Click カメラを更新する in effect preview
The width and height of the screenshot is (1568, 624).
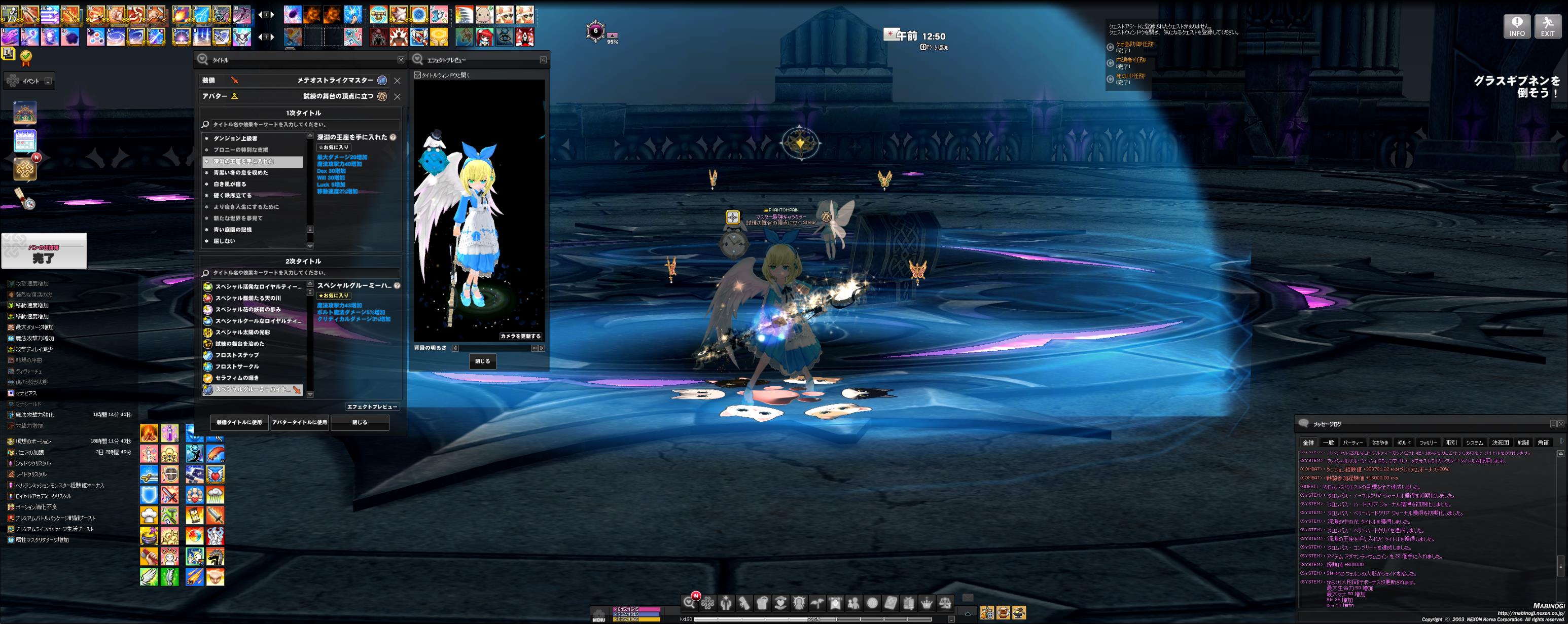[520, 336]
